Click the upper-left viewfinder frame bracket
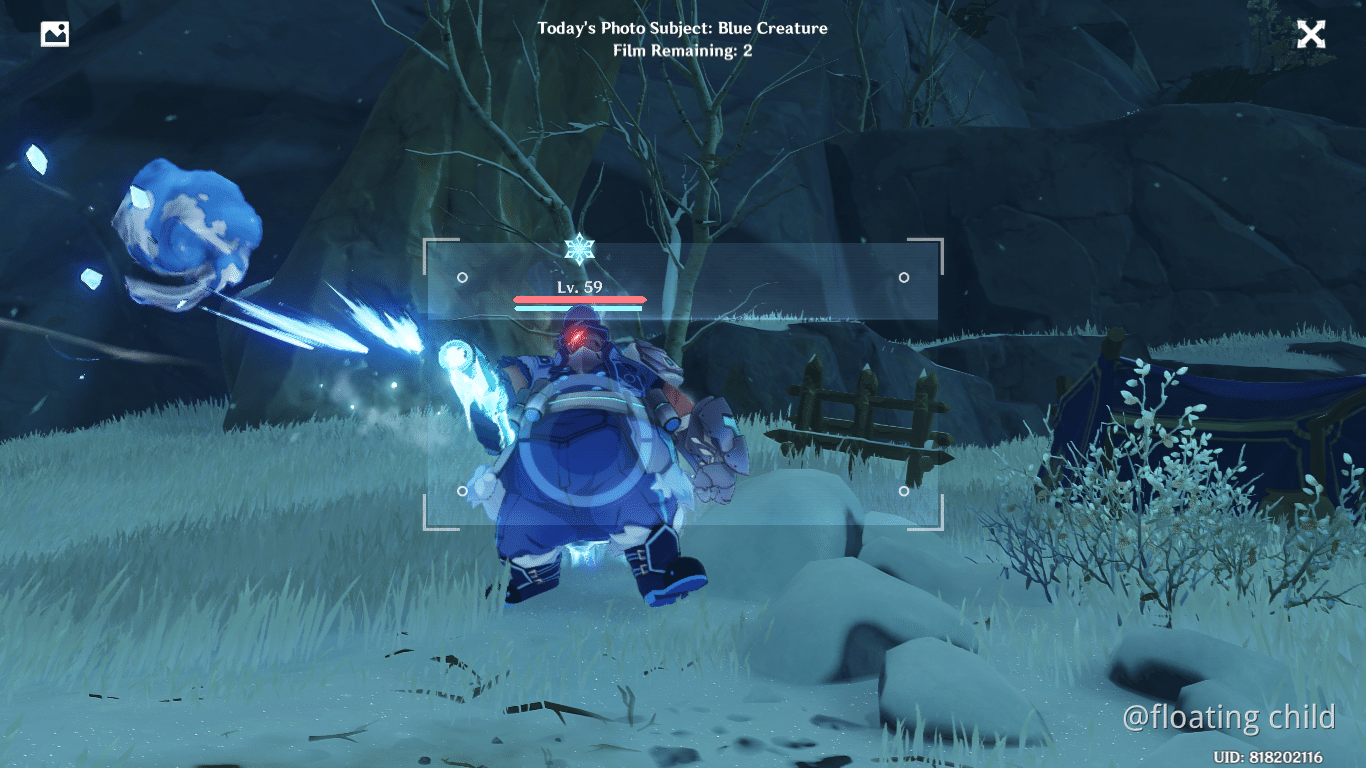1366x768 pixels. [430, 241]
